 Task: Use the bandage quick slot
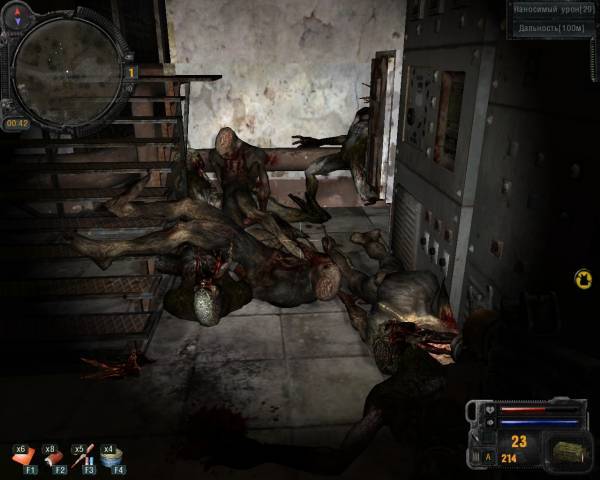pos(54,456)
